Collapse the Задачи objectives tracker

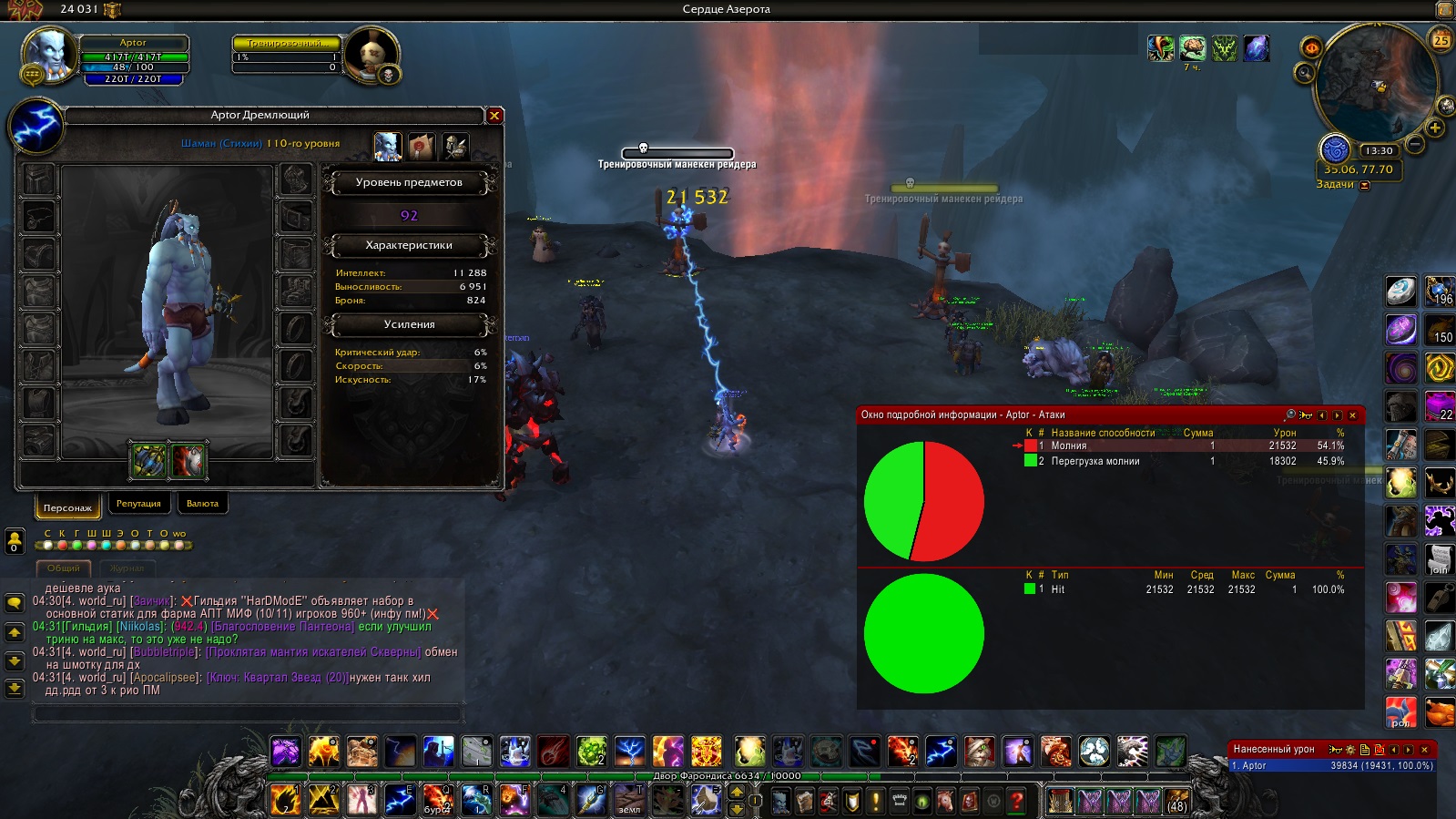pyautogui.click(x=1364, y=185)
